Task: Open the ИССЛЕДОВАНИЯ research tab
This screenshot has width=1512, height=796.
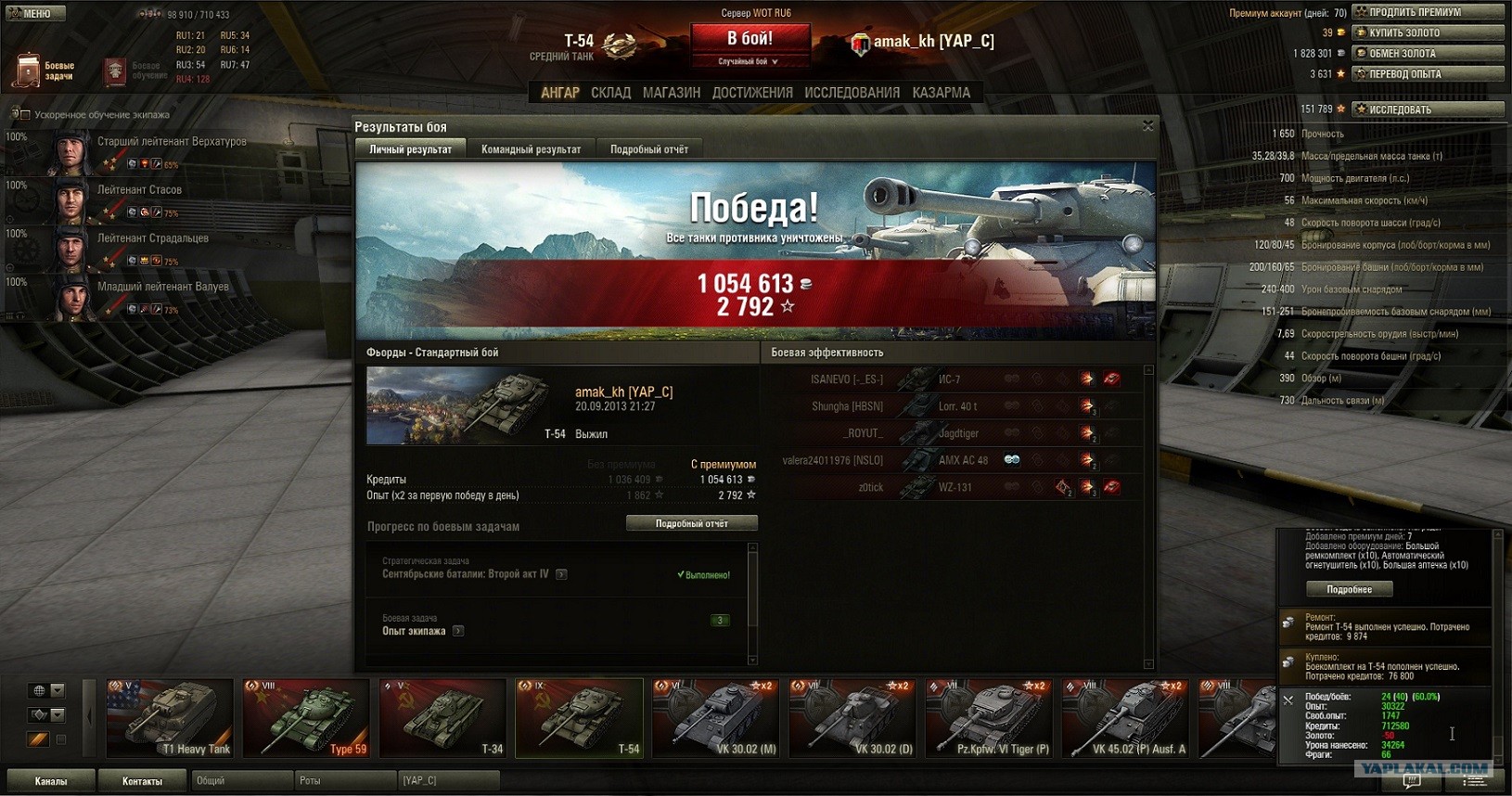Action: point(852,93)
